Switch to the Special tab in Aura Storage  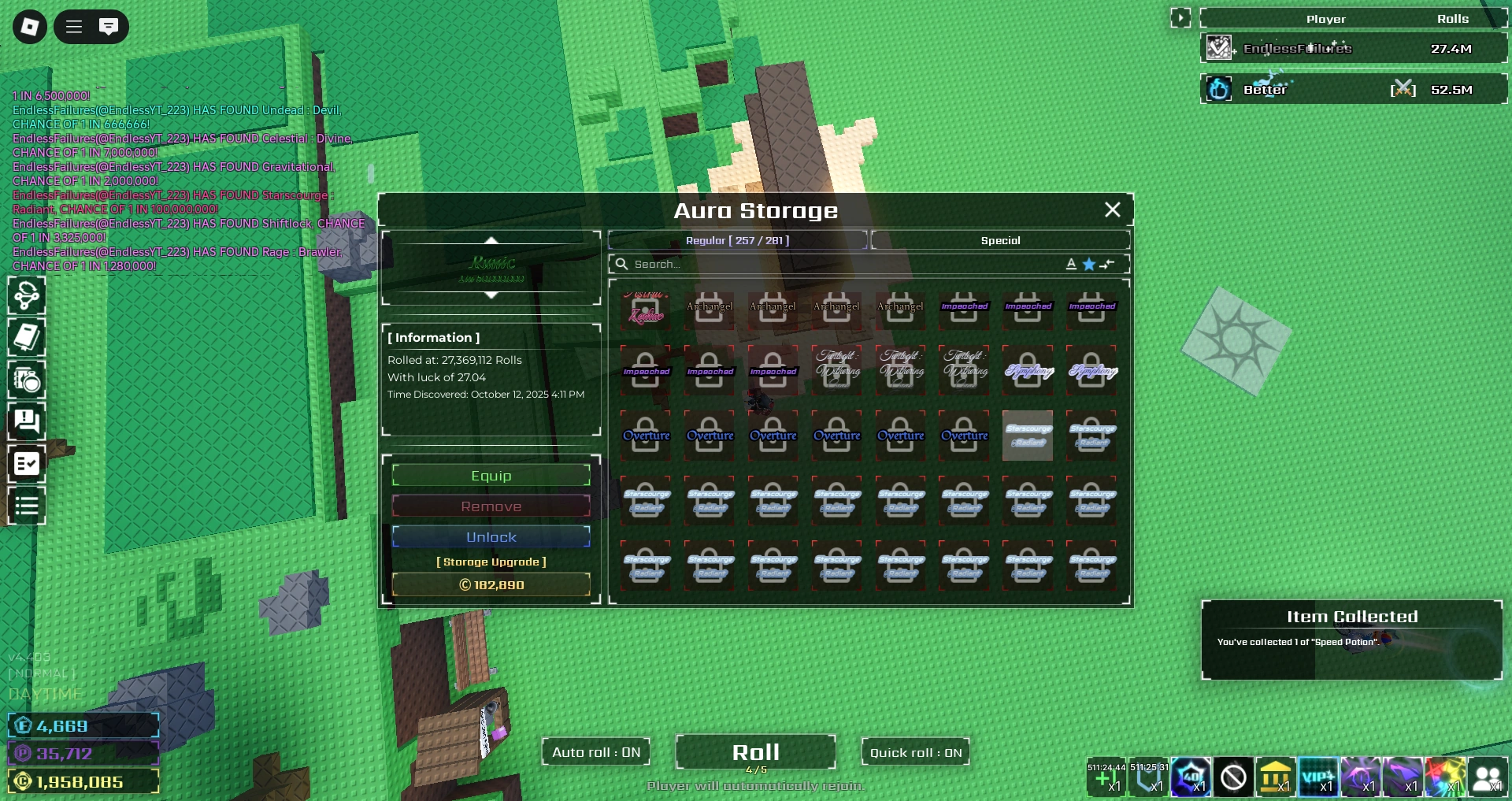(1000, 240)
